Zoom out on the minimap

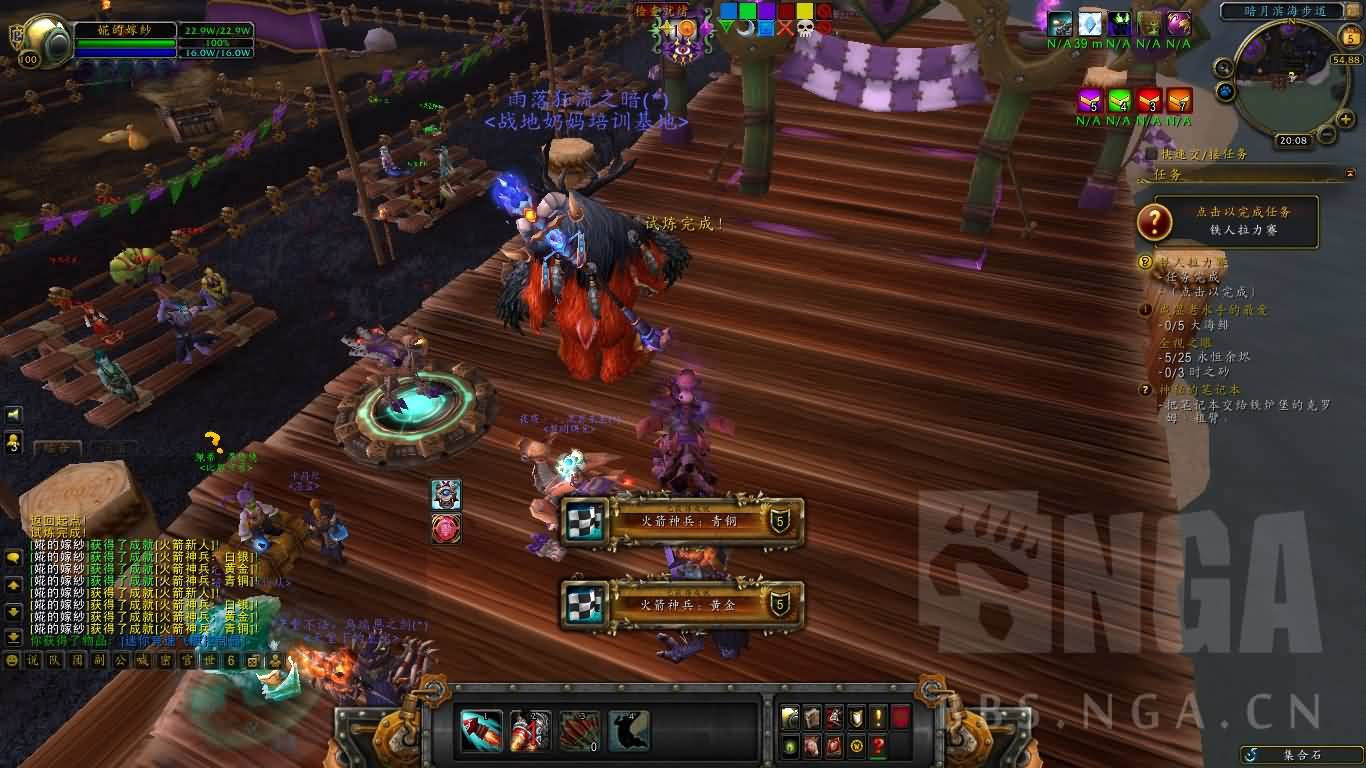pyautogui.click(x=1324, y=133)
